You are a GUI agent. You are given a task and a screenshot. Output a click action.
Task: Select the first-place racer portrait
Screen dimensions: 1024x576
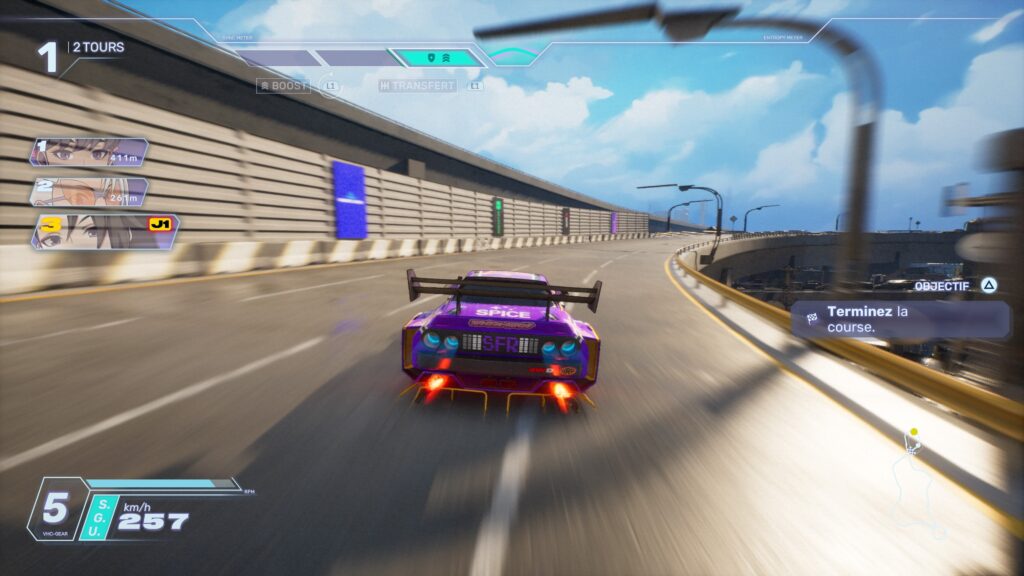point(89,153)
